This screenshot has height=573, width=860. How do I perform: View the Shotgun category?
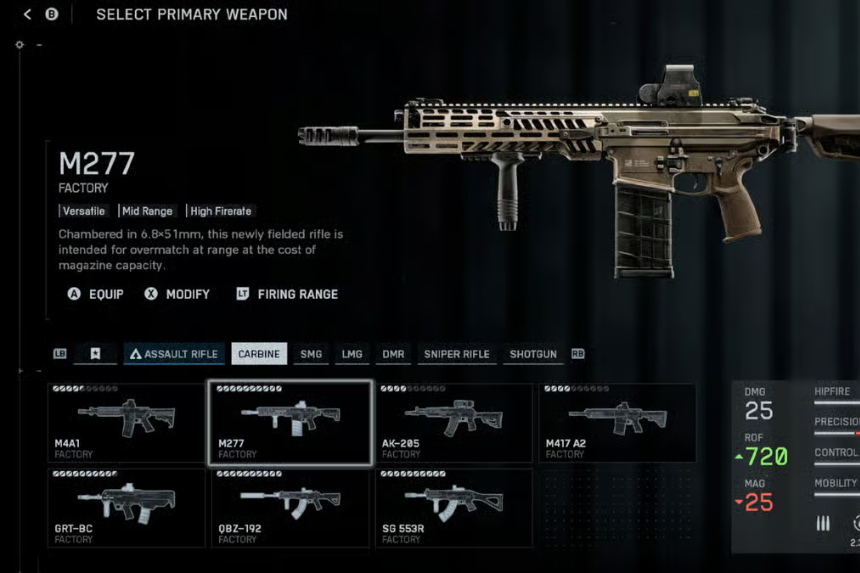point(533,354)
